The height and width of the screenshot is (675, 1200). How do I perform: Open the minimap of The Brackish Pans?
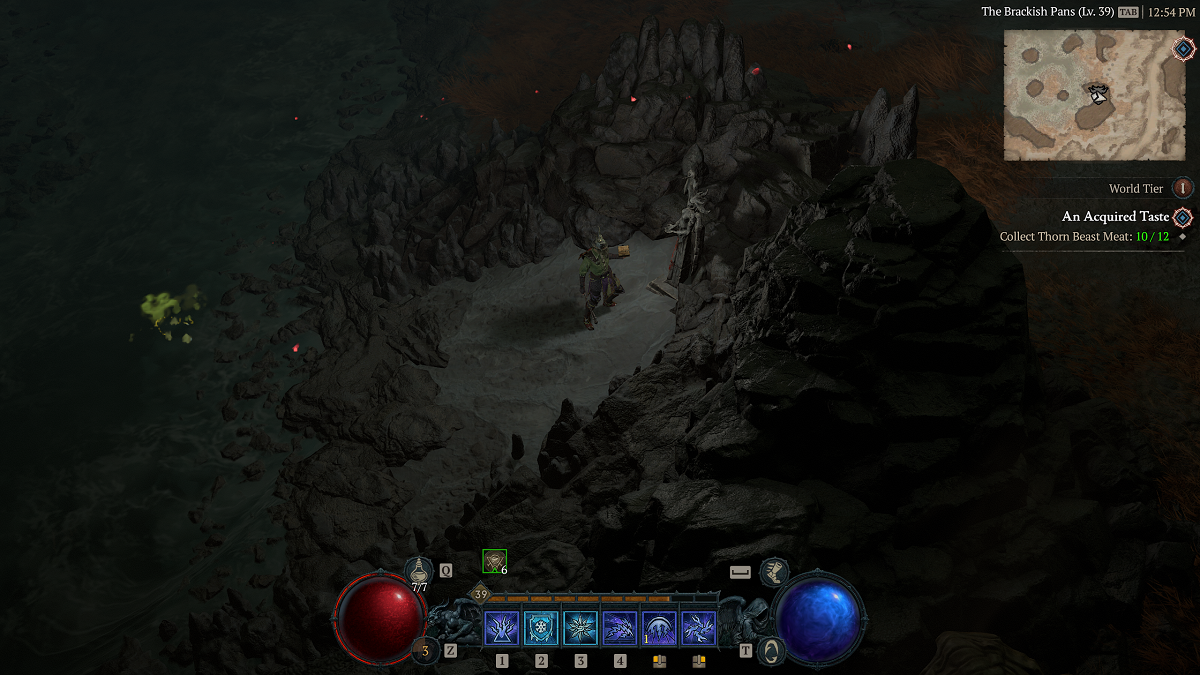click(x=1093, y=95)
